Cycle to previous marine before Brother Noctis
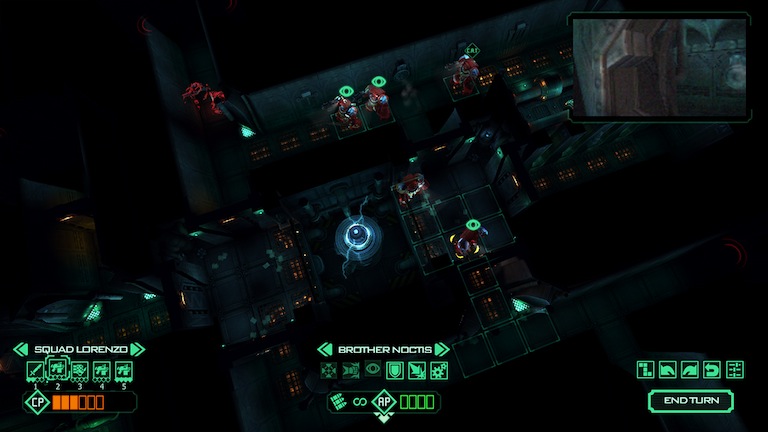The width and height of the screenshot is (768, 432). click(324, 349)
